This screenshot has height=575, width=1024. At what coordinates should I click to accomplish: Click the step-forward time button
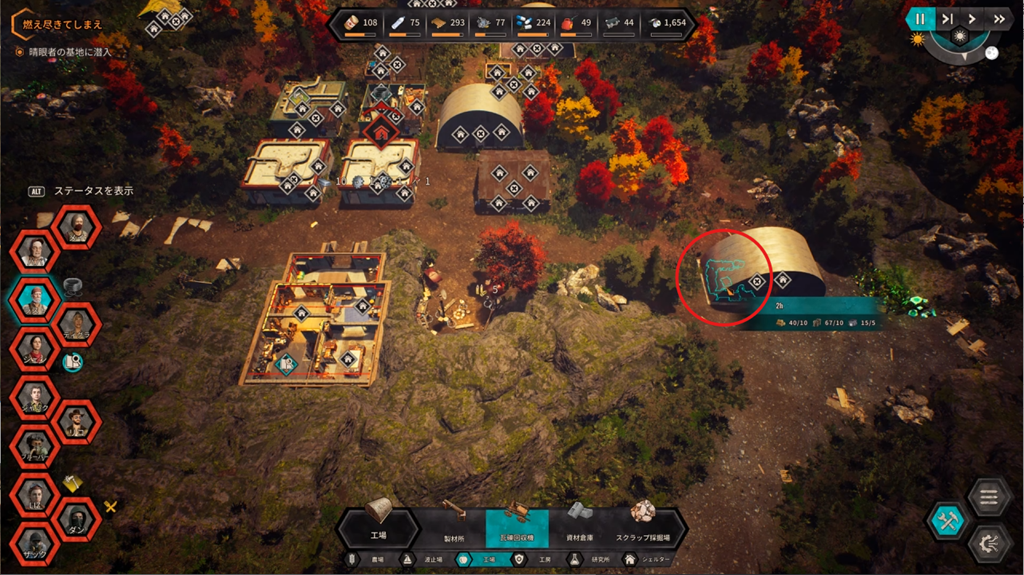(946, 18)
